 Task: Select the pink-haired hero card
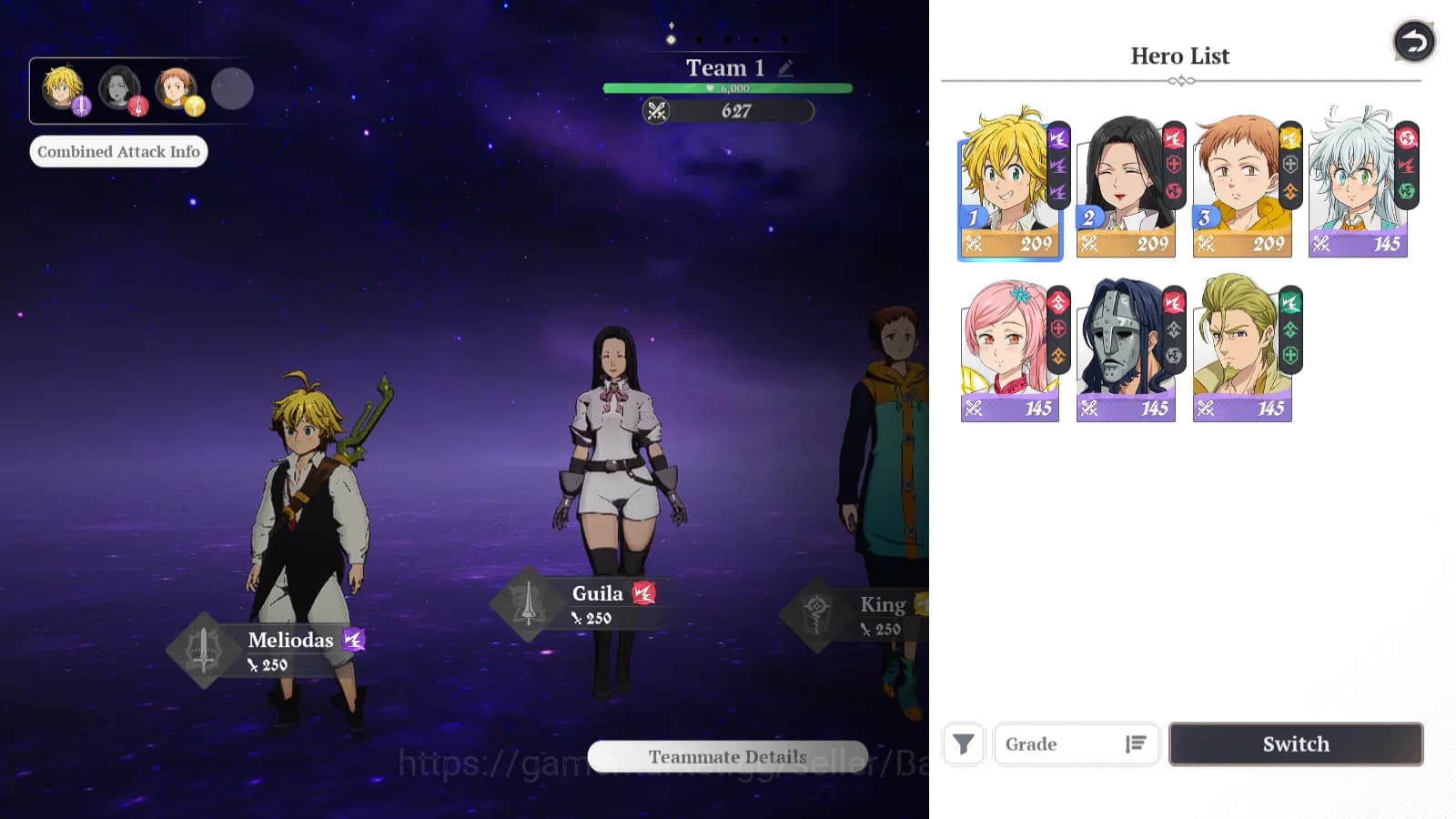pos(1008,350)
